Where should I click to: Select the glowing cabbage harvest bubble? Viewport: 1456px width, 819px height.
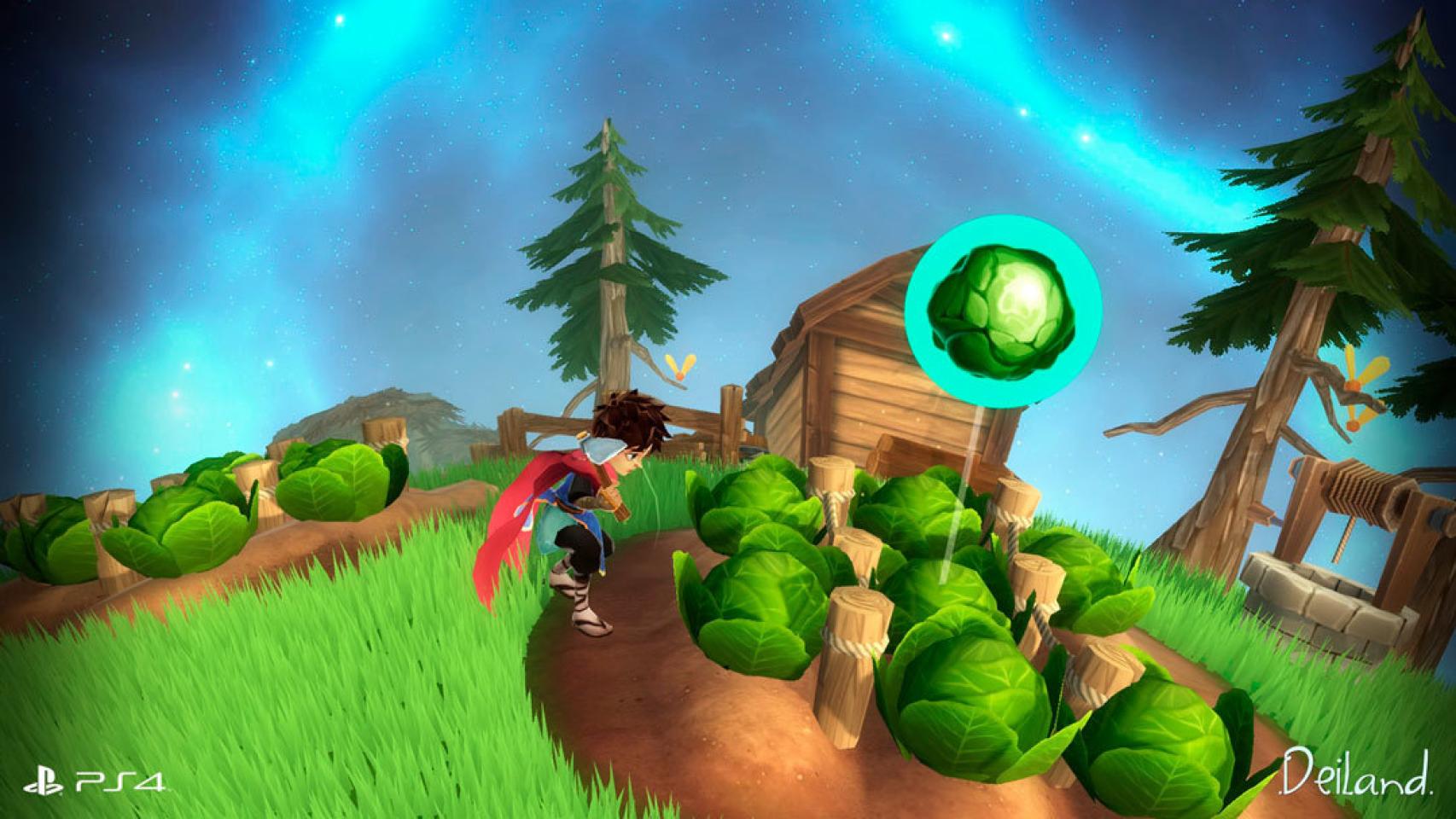(x=1003, y=315)
